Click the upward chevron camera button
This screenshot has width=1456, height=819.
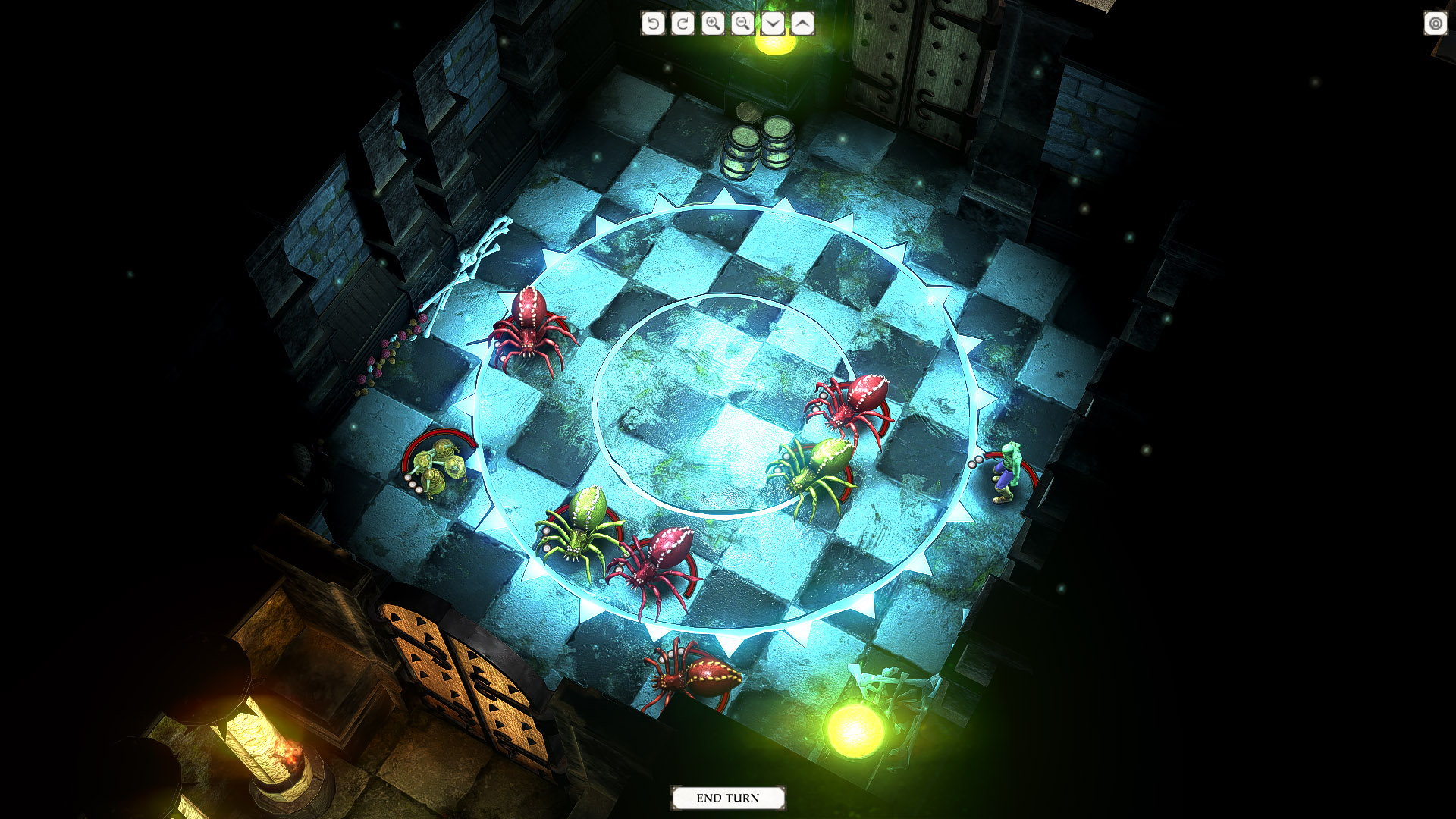[x=802, y=24]
